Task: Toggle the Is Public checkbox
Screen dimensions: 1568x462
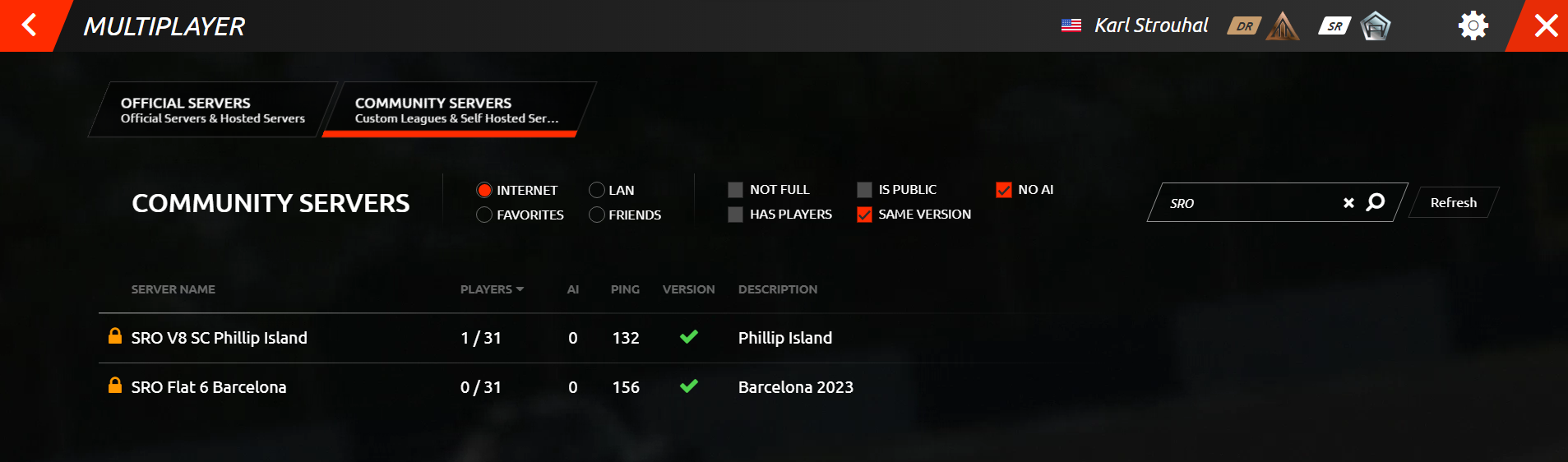Action: point(864,190)
